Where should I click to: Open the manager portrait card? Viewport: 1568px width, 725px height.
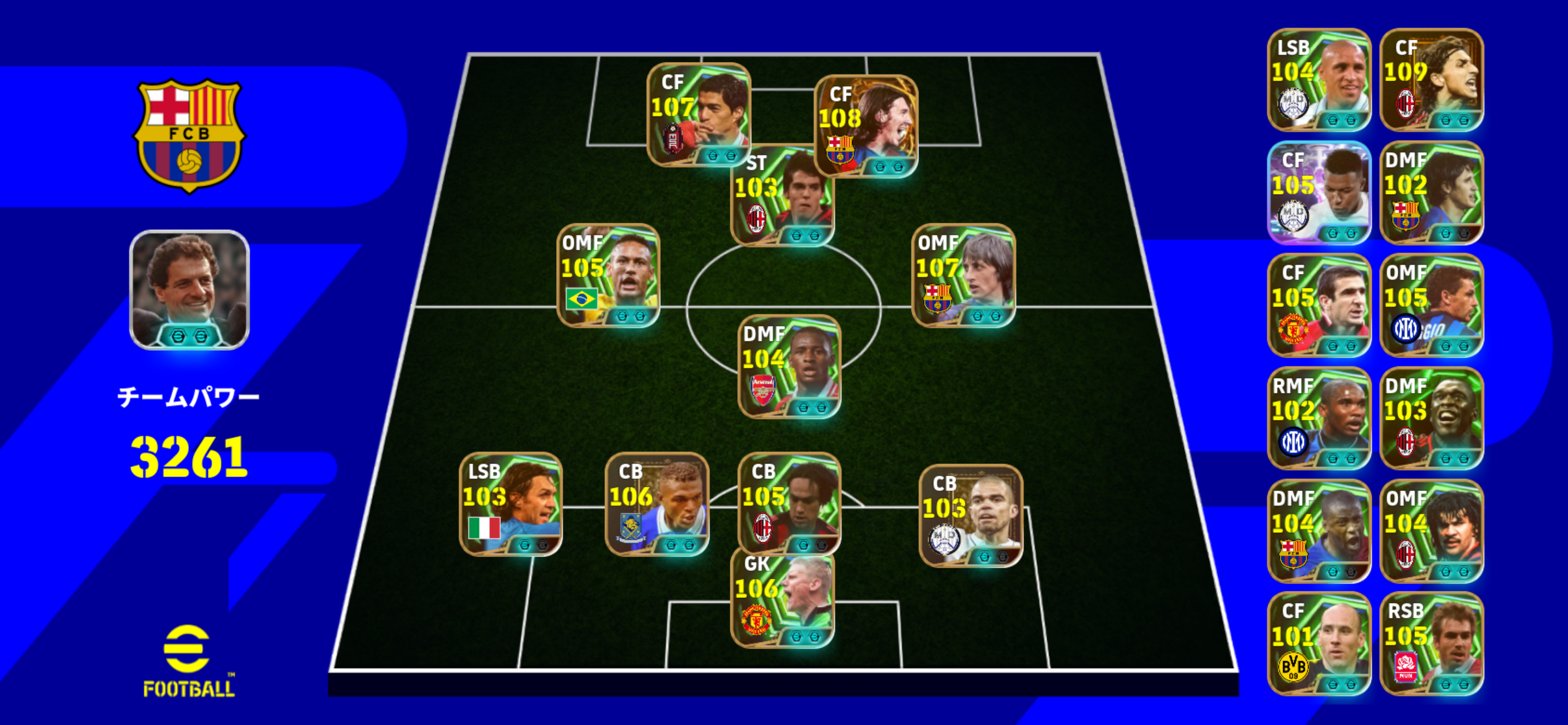coord(189,290)
